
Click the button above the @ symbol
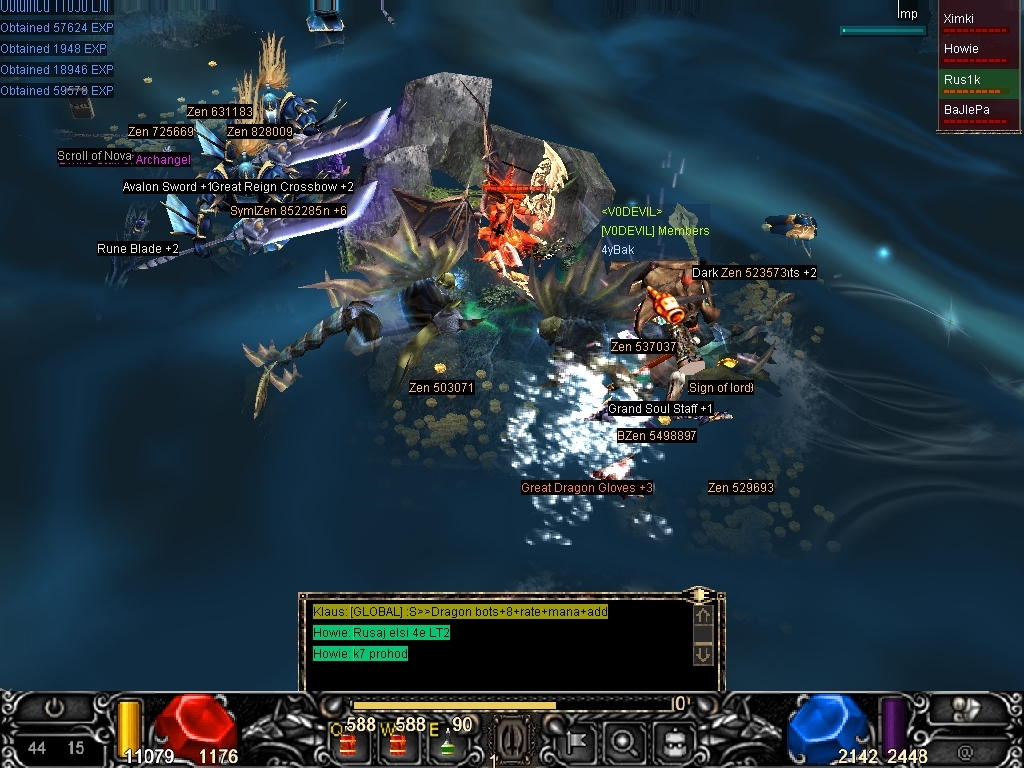(x=965, y=709)
